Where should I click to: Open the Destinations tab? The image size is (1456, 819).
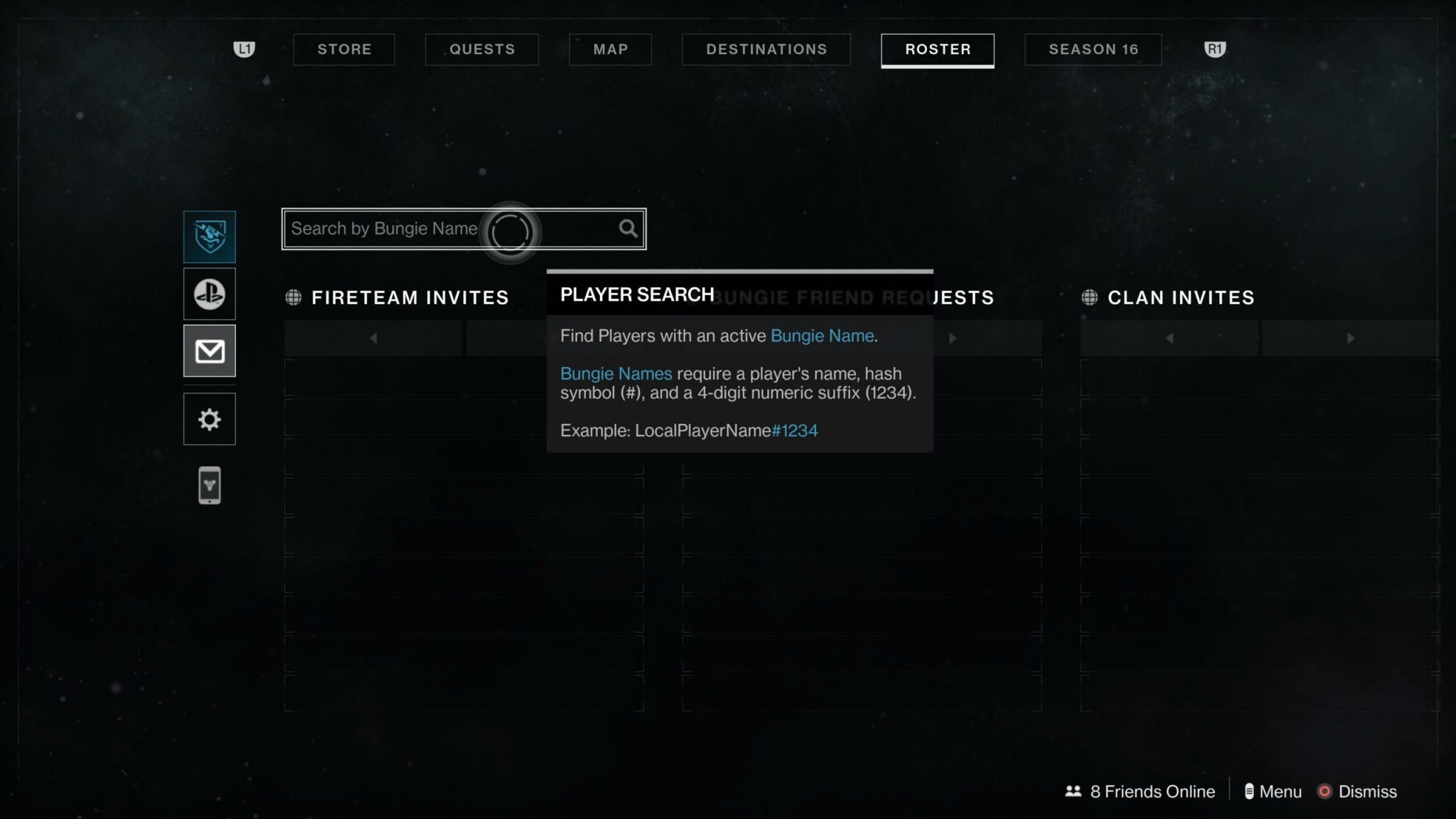(x=766, y=49)
